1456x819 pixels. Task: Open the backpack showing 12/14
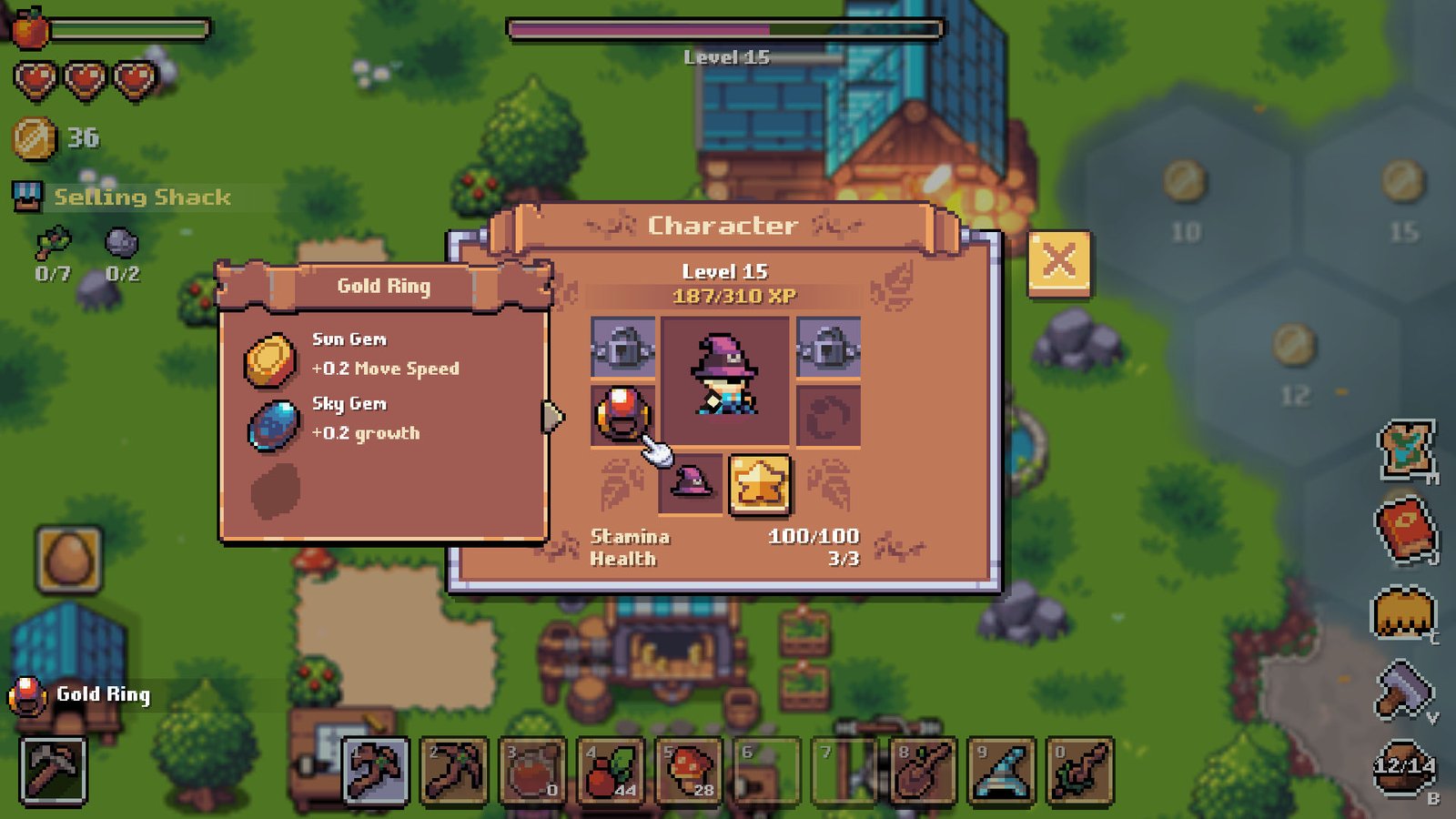1404,768
